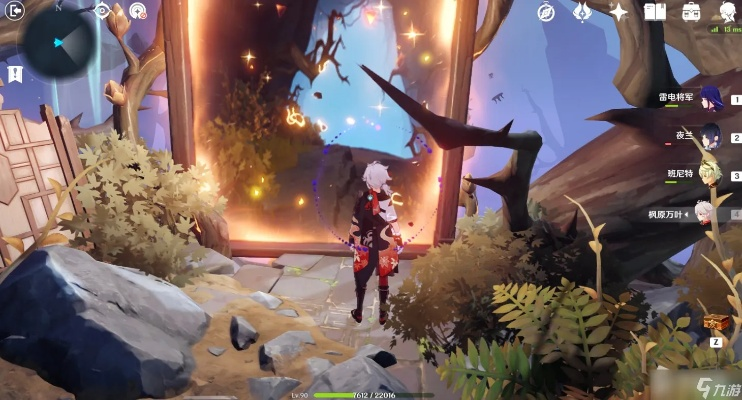Open the four-point star wish icon

[619, 12]
